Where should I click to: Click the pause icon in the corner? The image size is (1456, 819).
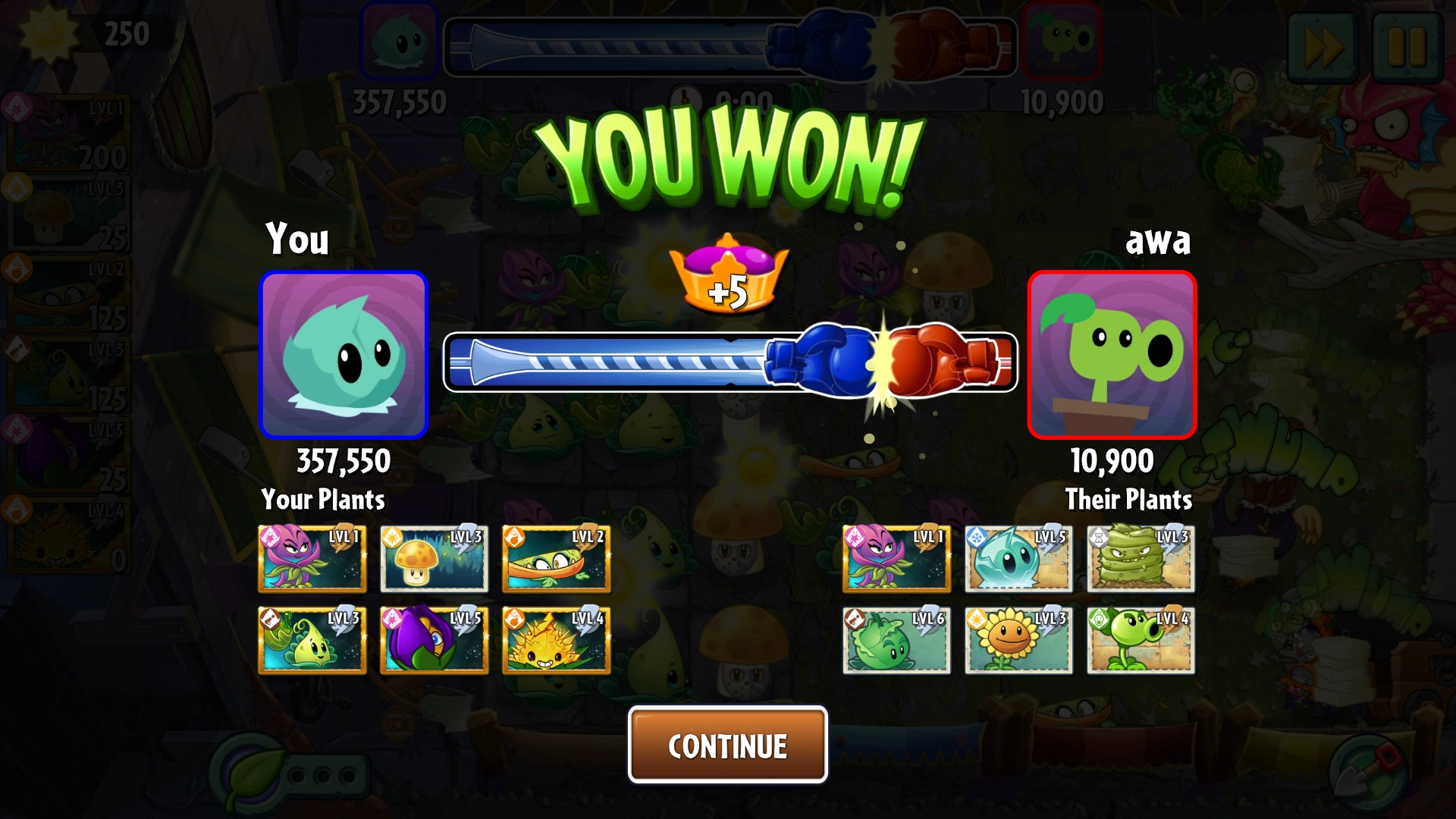coord(1407,47)
